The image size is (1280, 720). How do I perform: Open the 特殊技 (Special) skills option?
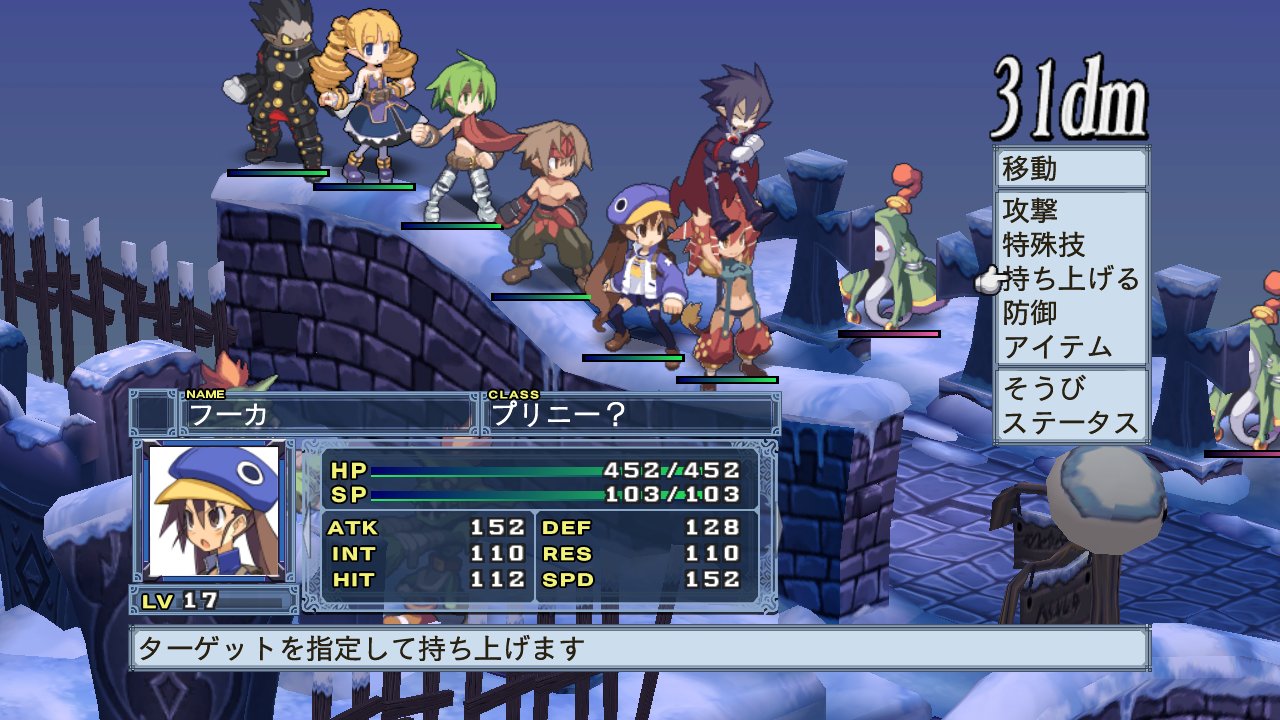tap(1044, 245)
